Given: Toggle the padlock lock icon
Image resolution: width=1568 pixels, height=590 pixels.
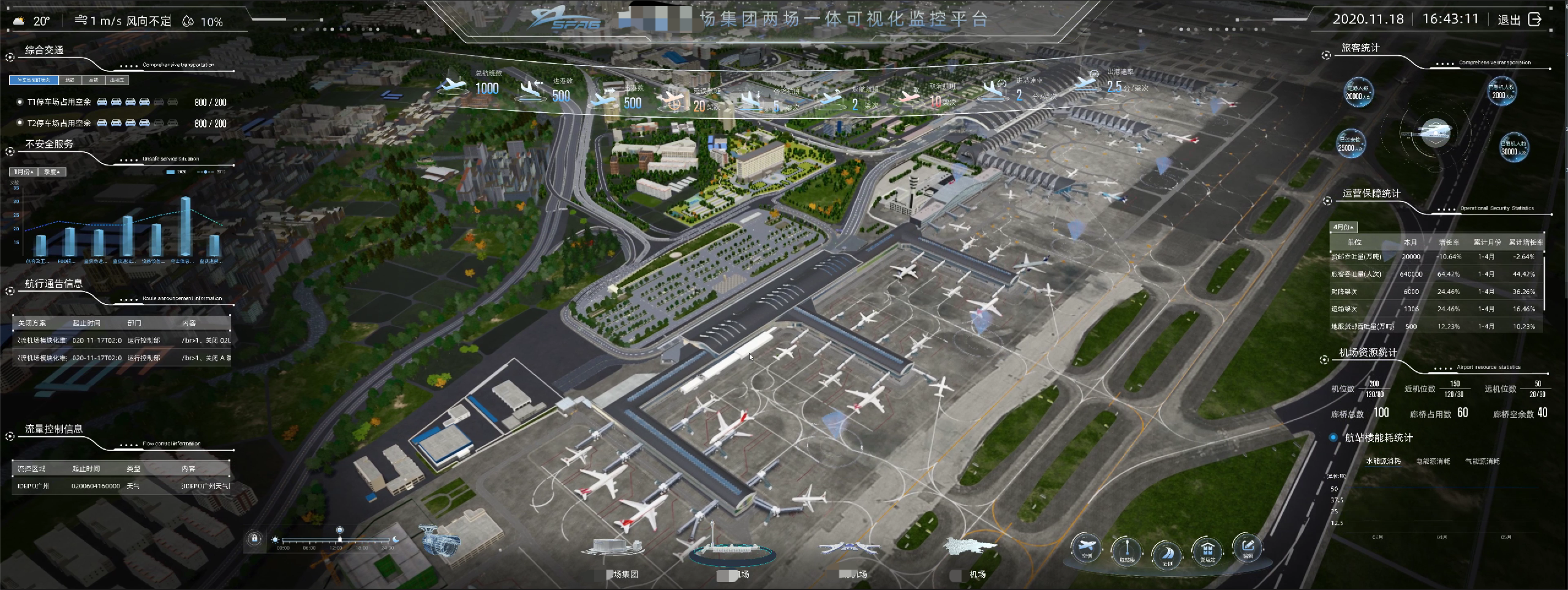Looking at the screenshot, I should [255, 539].
